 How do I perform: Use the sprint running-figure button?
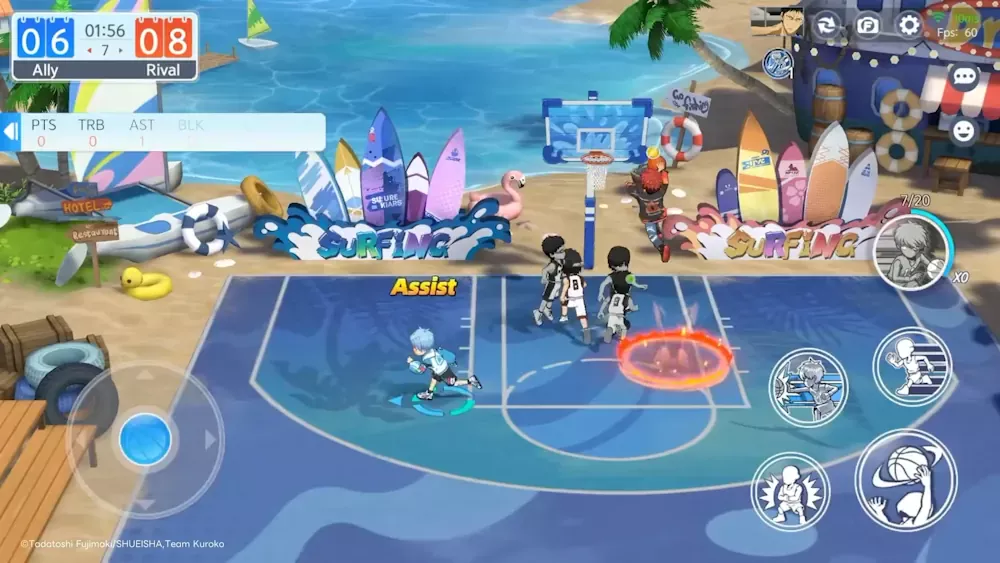coord(911,366)
